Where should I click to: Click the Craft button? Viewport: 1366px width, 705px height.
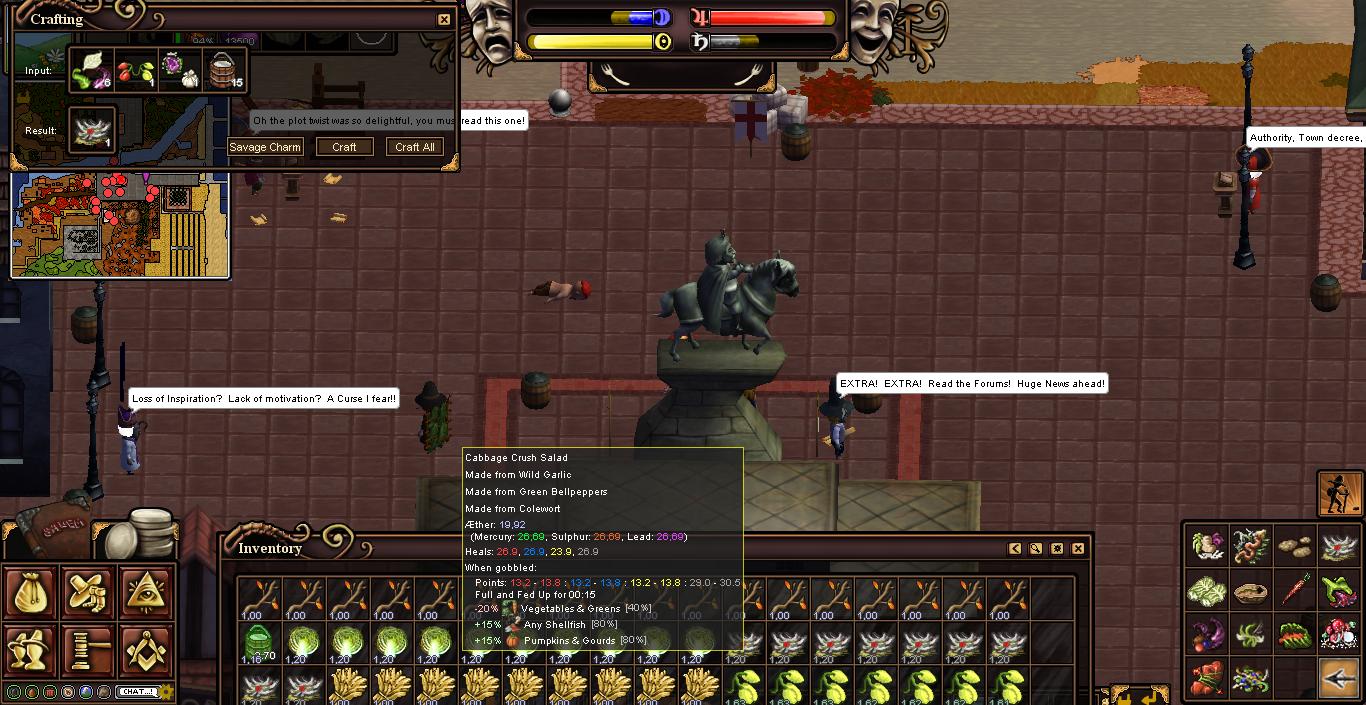pos(344,147)
